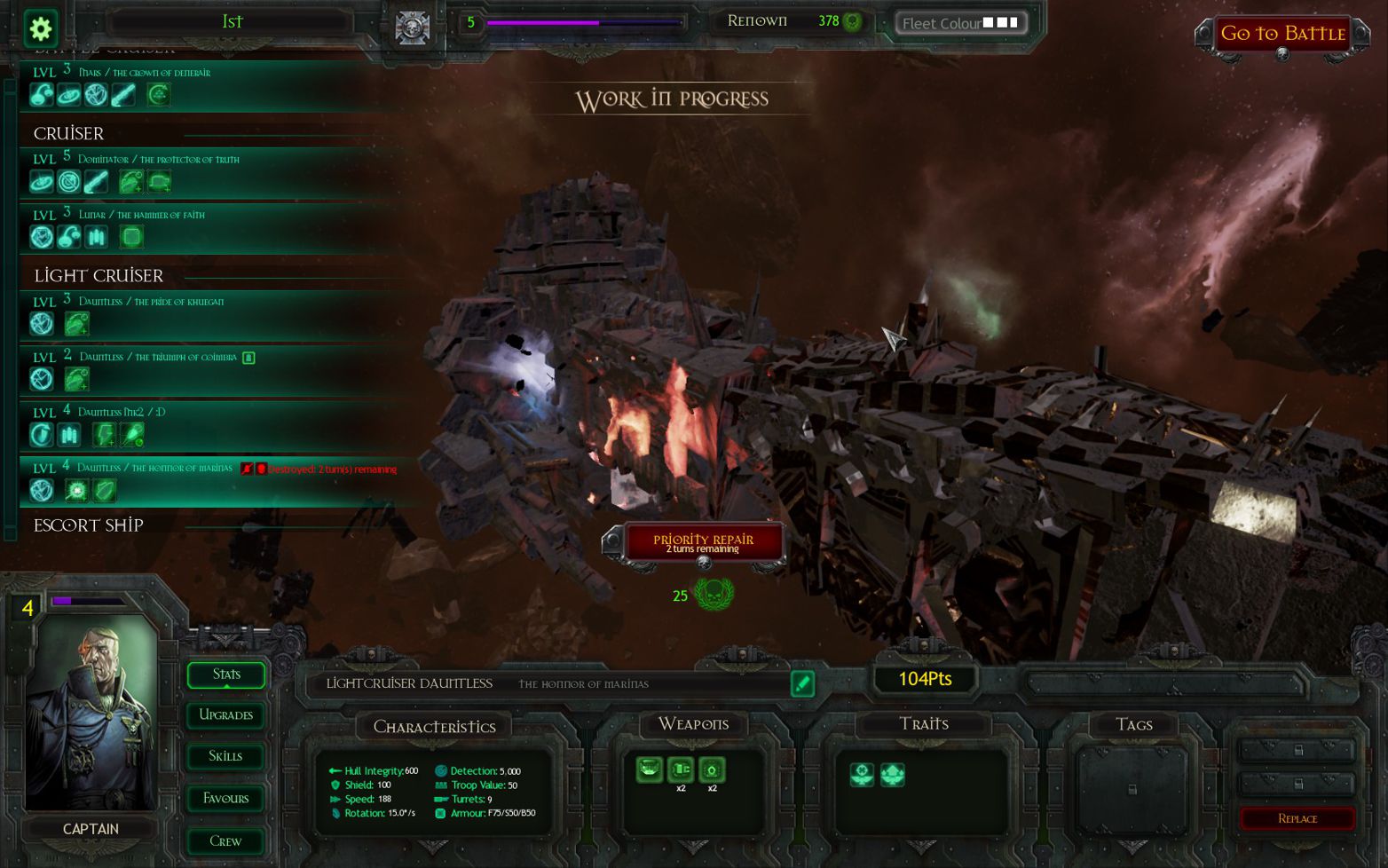Open the Upgrades tab
Viewport: 1388px width, 868px height.
click(x=226, y=715)
